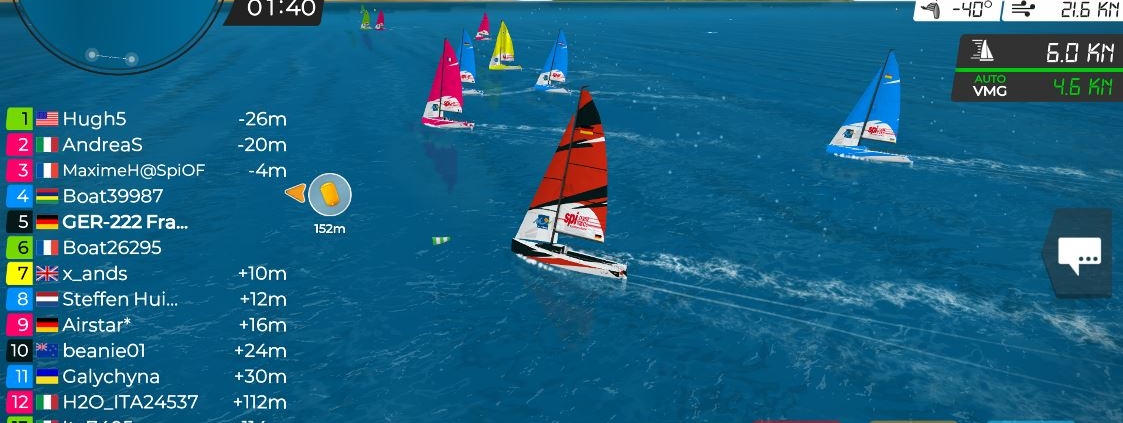Choose Galychyna in the ranking list
This screenshot has width=1123, height=423.
(146, 377)
